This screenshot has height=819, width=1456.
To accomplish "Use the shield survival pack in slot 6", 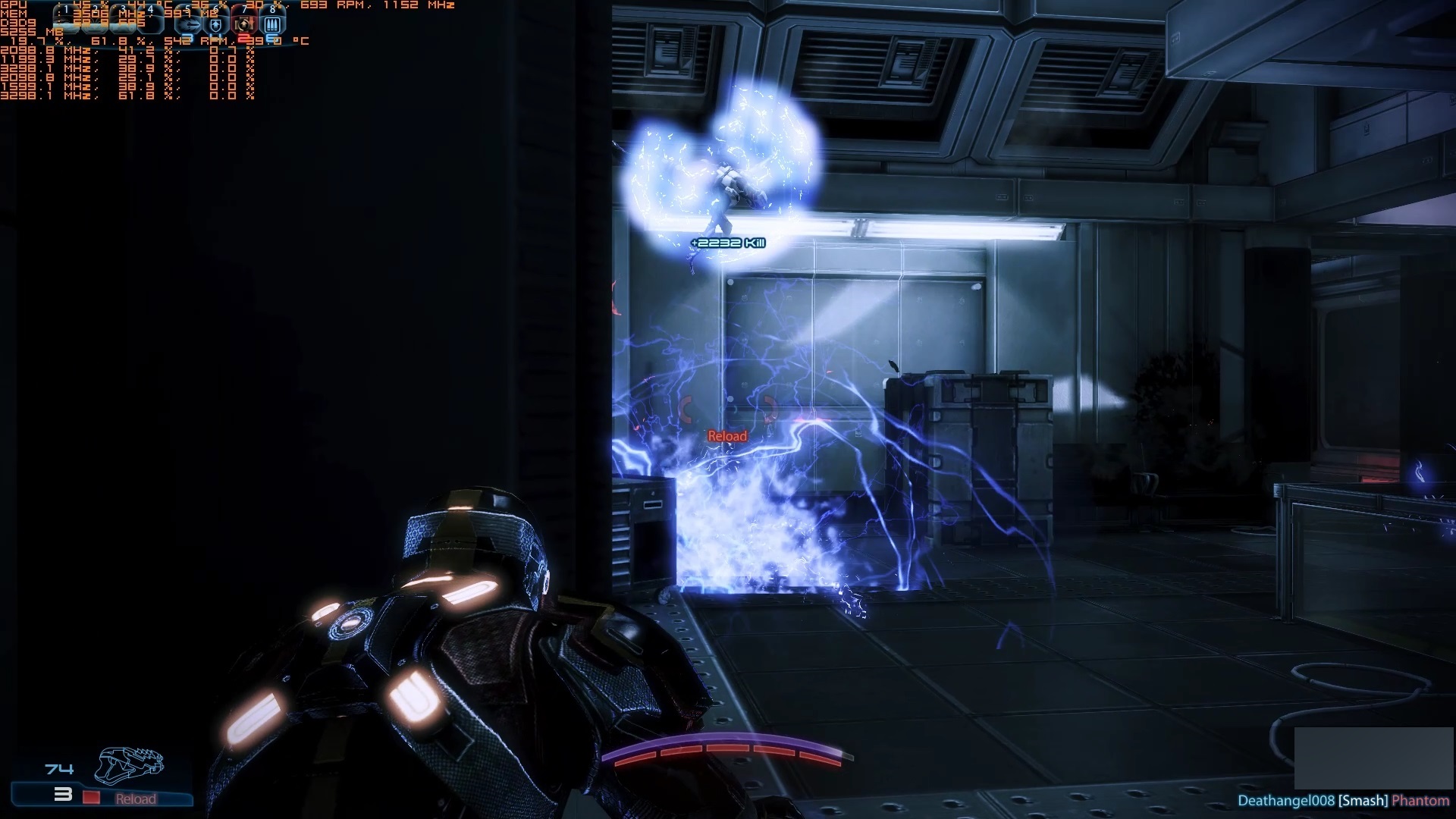I will (x=216, y=24).
